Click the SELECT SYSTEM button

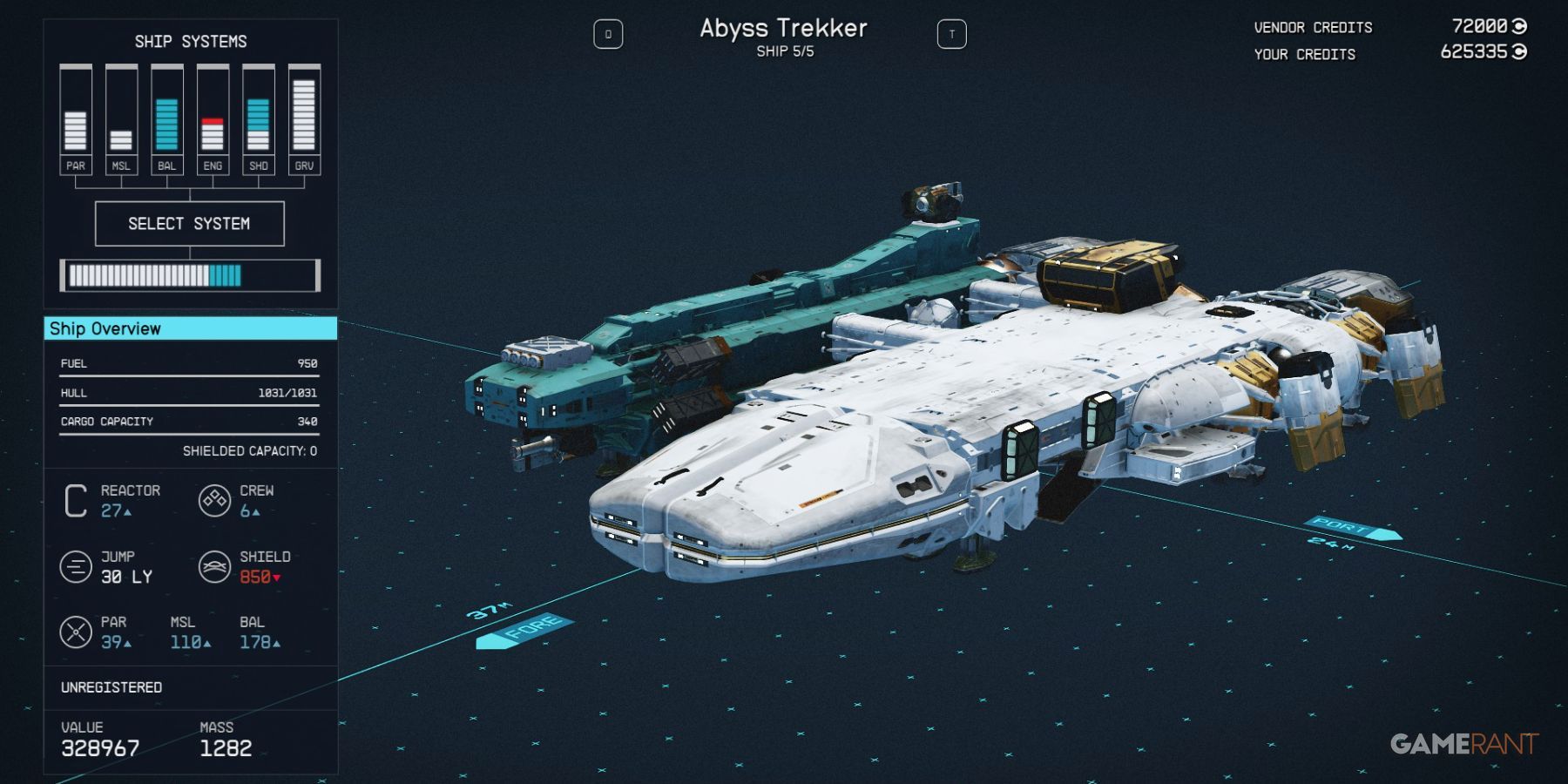(190, 223)
